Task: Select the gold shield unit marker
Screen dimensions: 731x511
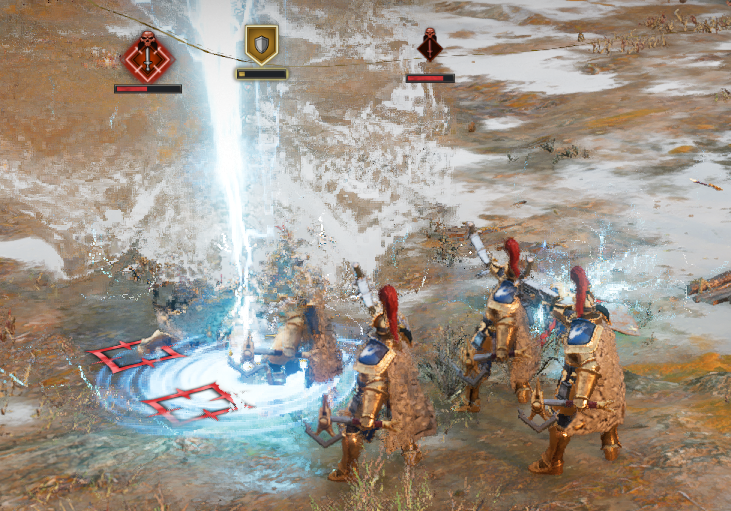Action: 261,44
